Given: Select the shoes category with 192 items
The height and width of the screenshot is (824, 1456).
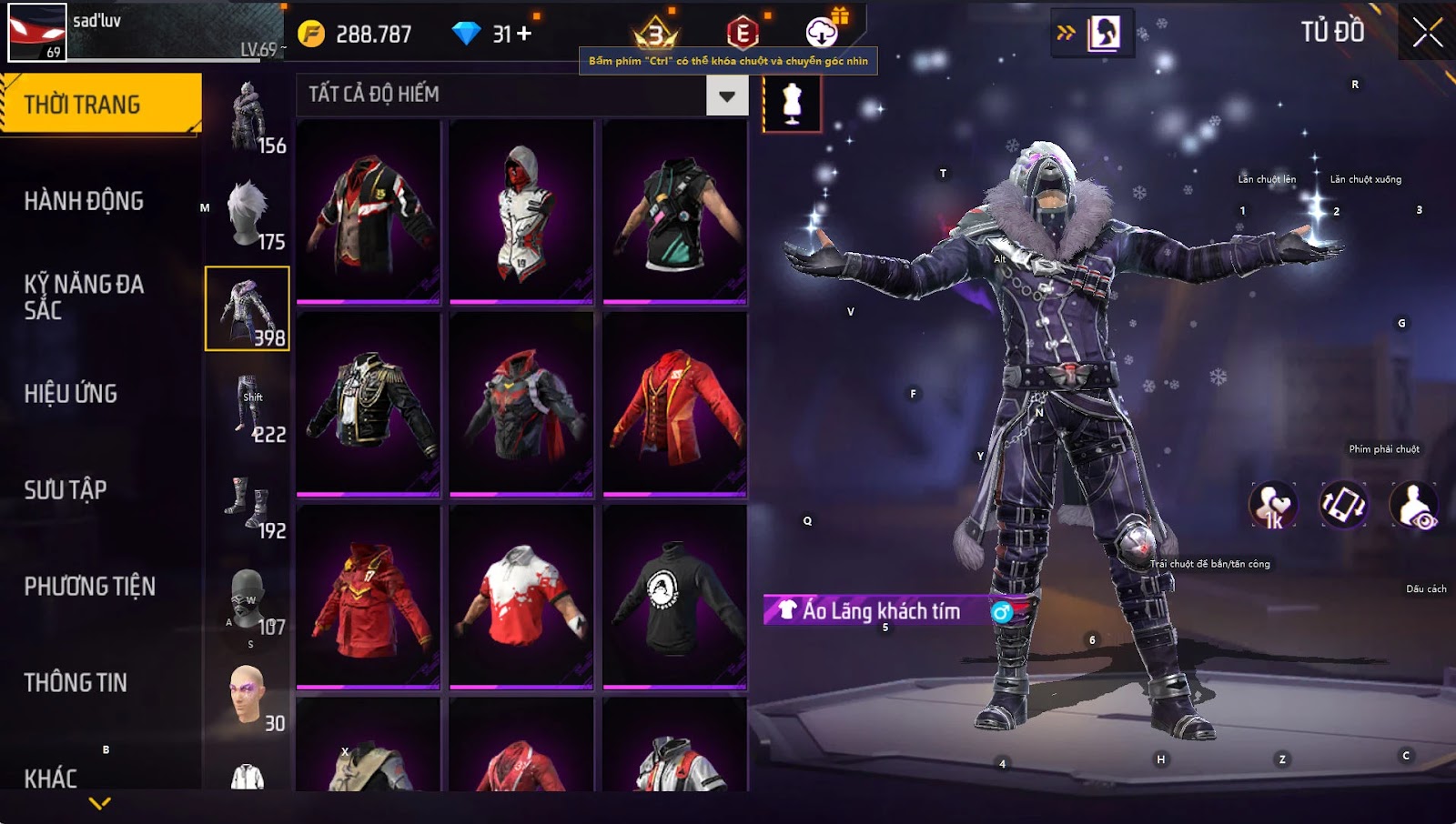Looking at the screenshot, I should pyautogui.click(x=248, y=502).
